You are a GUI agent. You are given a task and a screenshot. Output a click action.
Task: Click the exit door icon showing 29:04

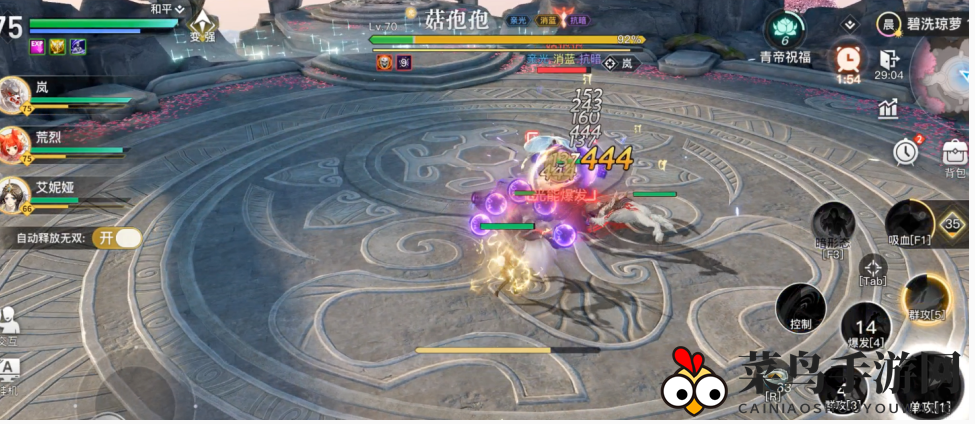pyautogui.click(x=888, y=60)
